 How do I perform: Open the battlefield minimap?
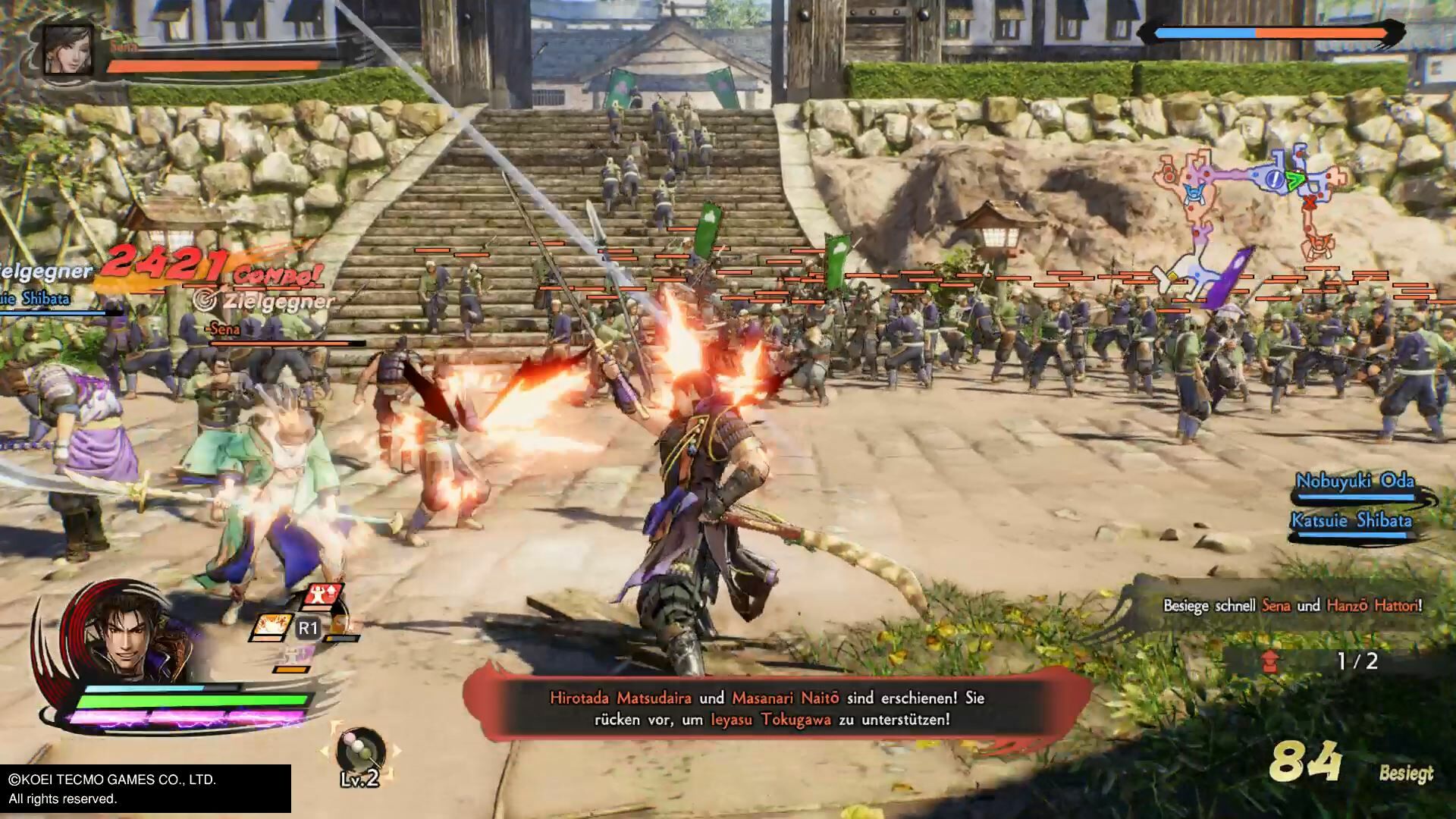pos(1251,205)
